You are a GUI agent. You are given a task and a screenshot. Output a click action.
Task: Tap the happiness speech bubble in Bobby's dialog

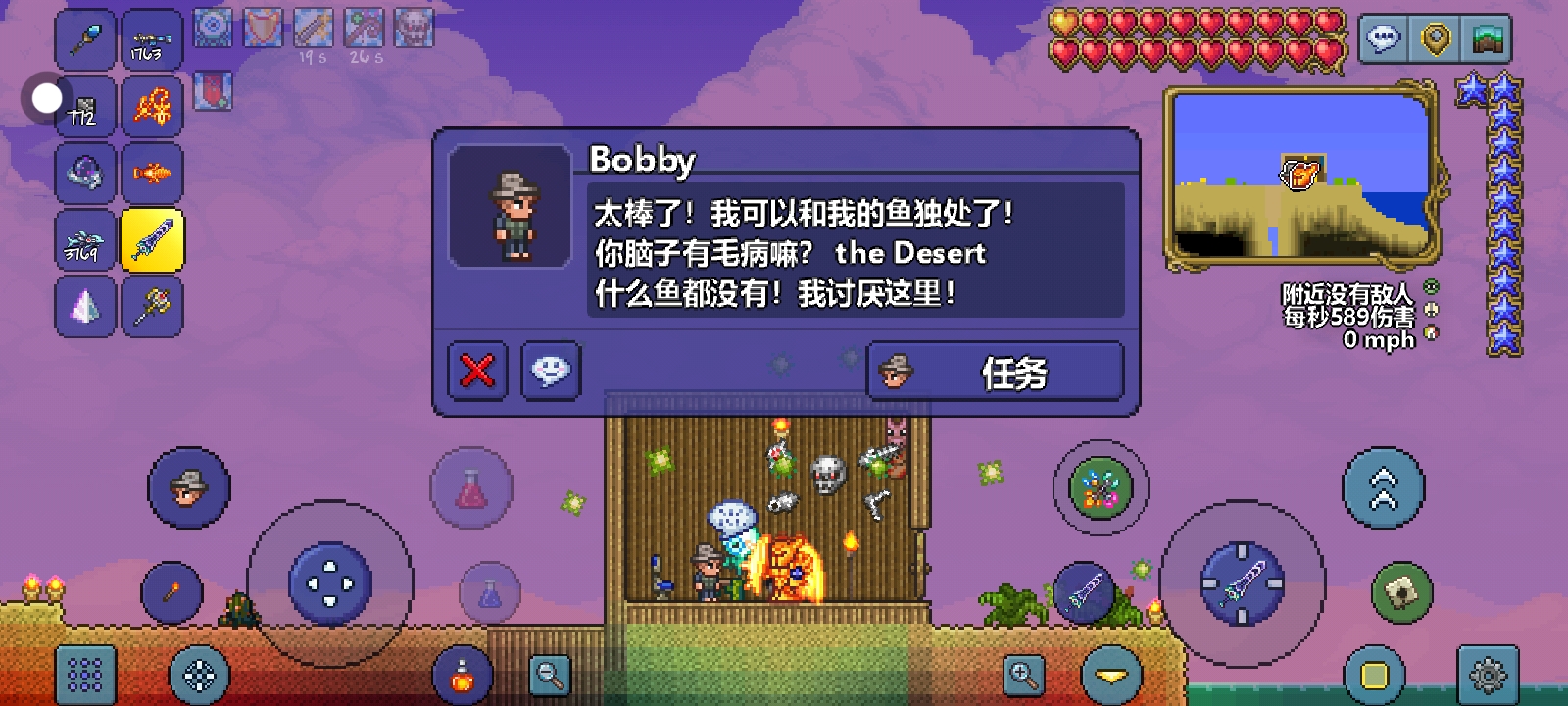point(550,371)
